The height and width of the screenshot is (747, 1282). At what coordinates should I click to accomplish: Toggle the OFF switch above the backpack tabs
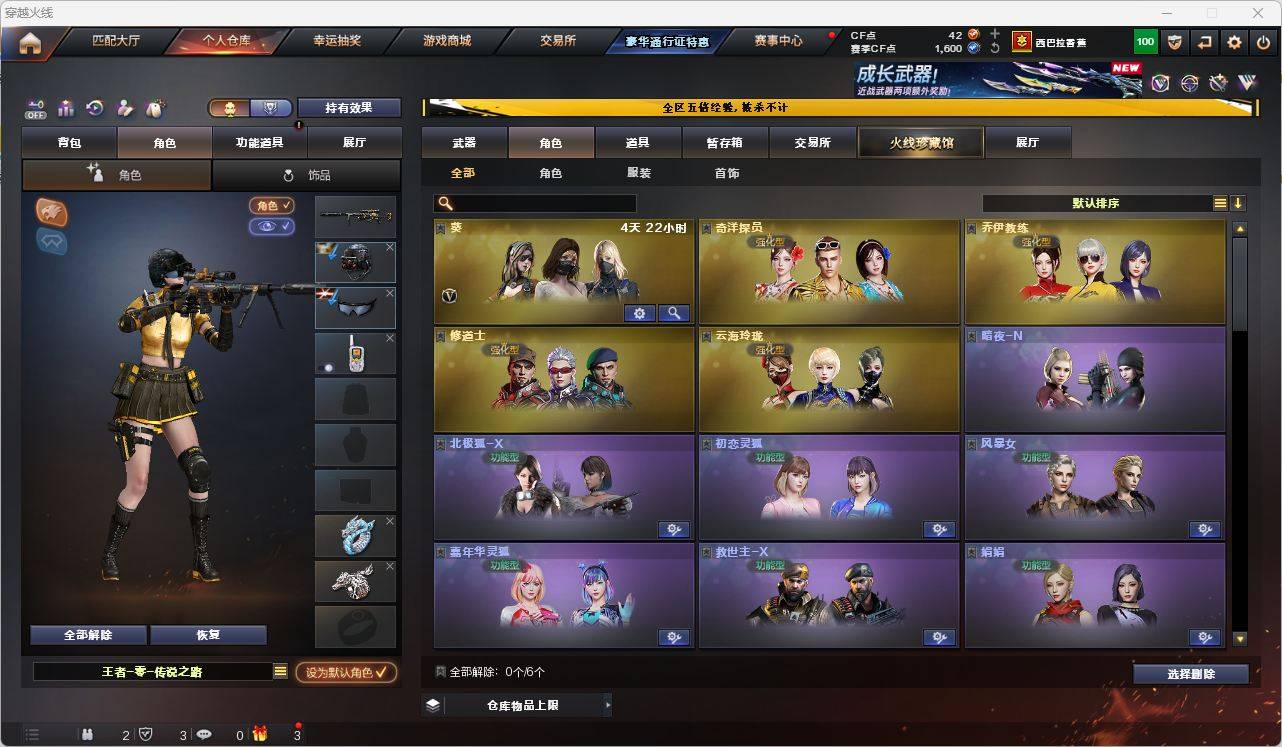point(36,108)
